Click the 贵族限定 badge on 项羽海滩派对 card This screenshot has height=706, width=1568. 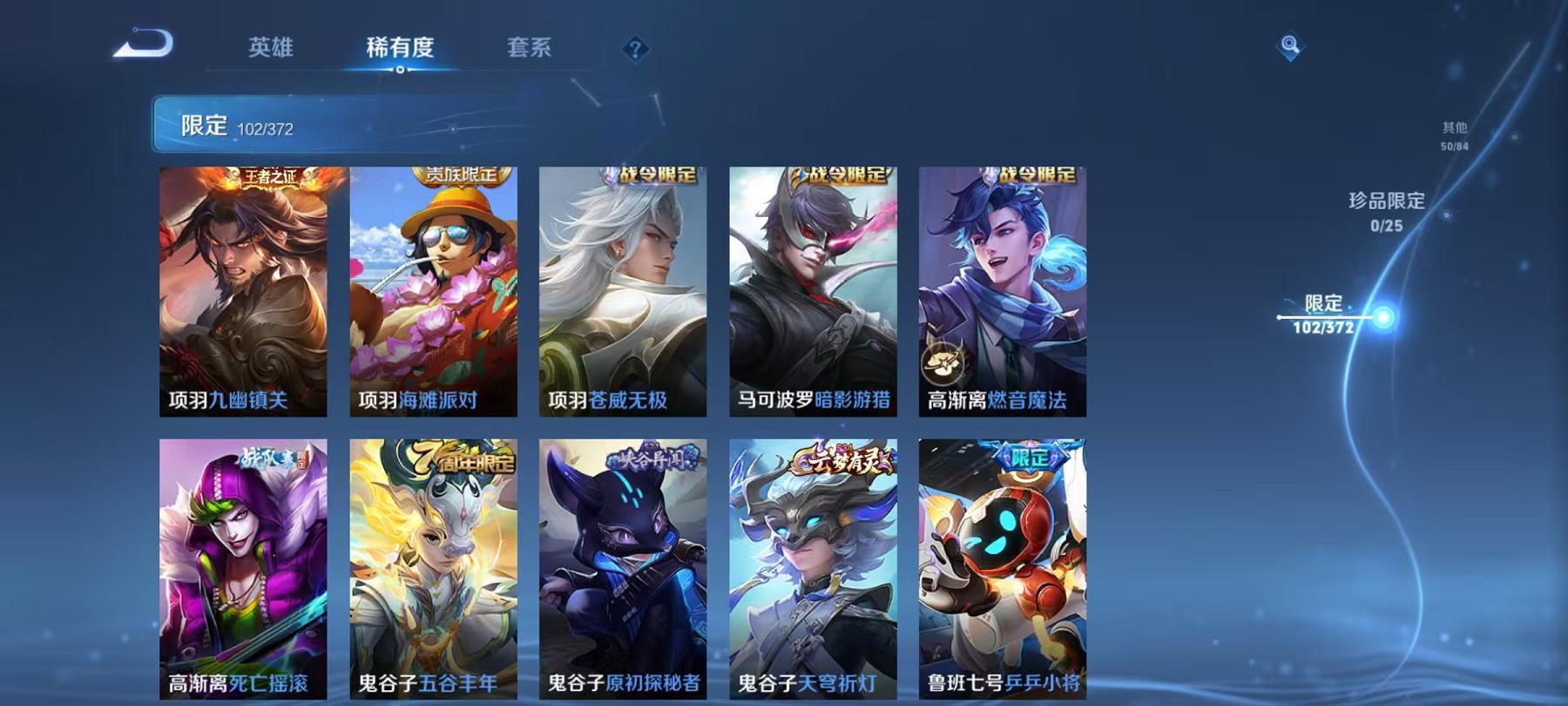coord(463,173)
